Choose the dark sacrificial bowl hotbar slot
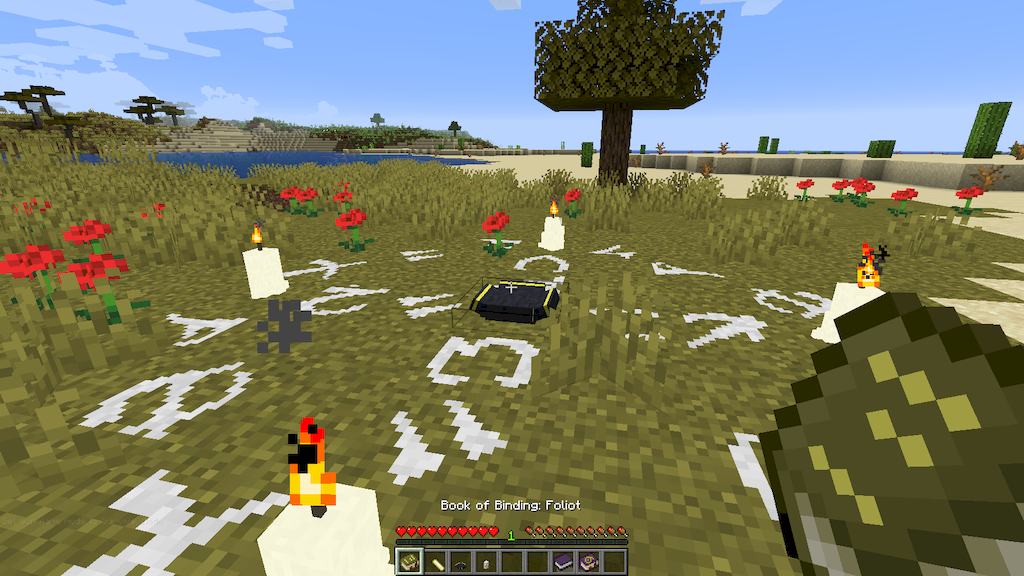Viewport: 1024px width, 576px height. (460, 562)
